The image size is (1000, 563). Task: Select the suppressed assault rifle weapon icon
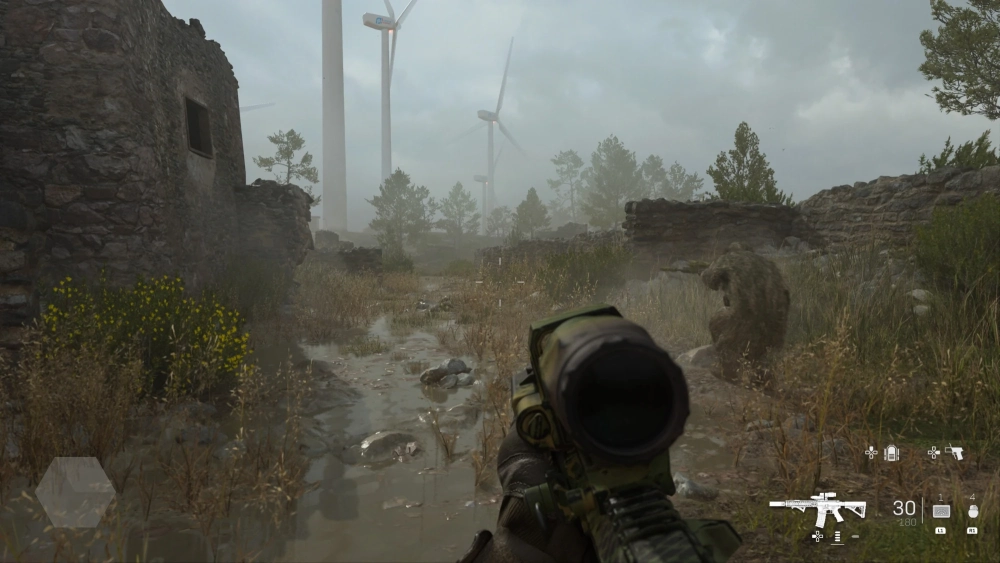pos(817,508)
